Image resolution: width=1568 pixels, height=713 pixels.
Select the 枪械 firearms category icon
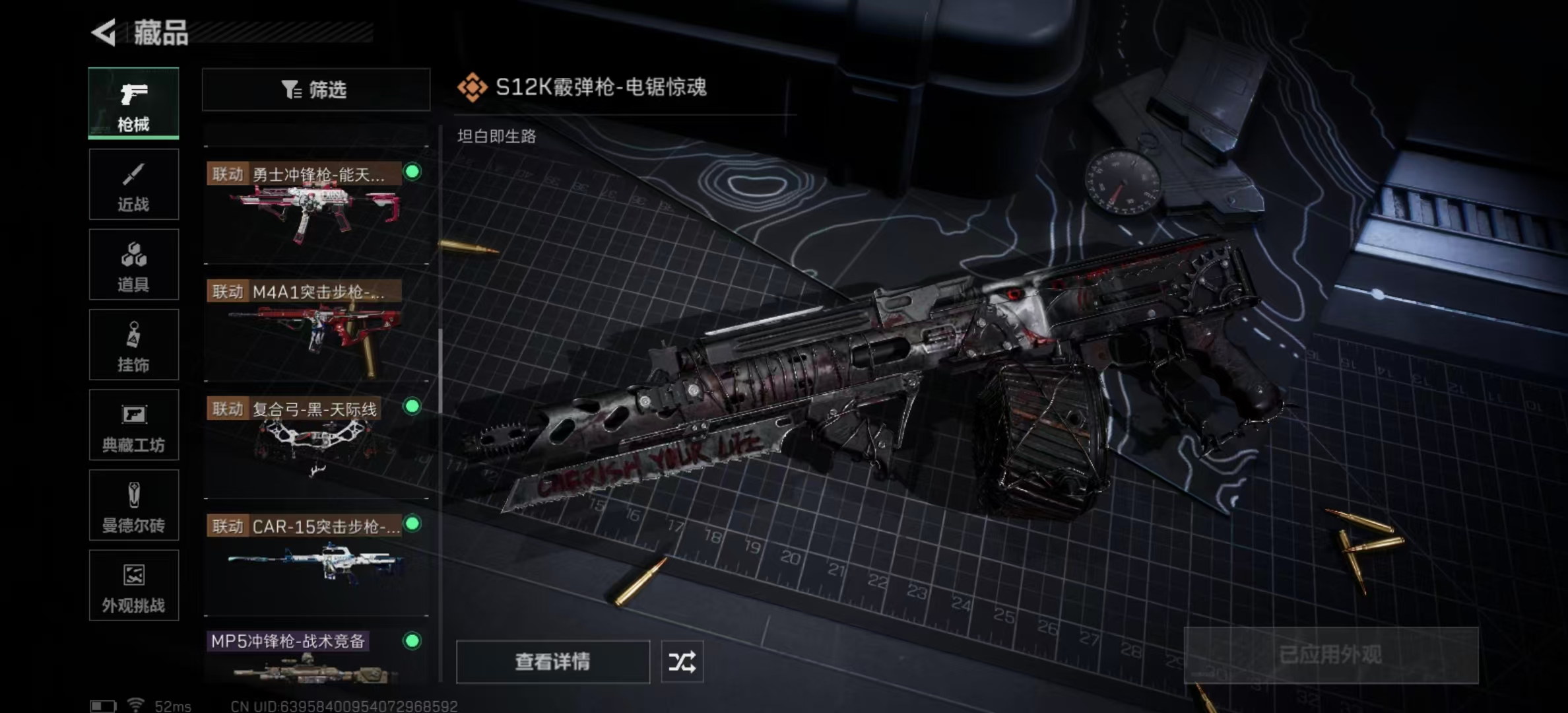click(133, 102)
